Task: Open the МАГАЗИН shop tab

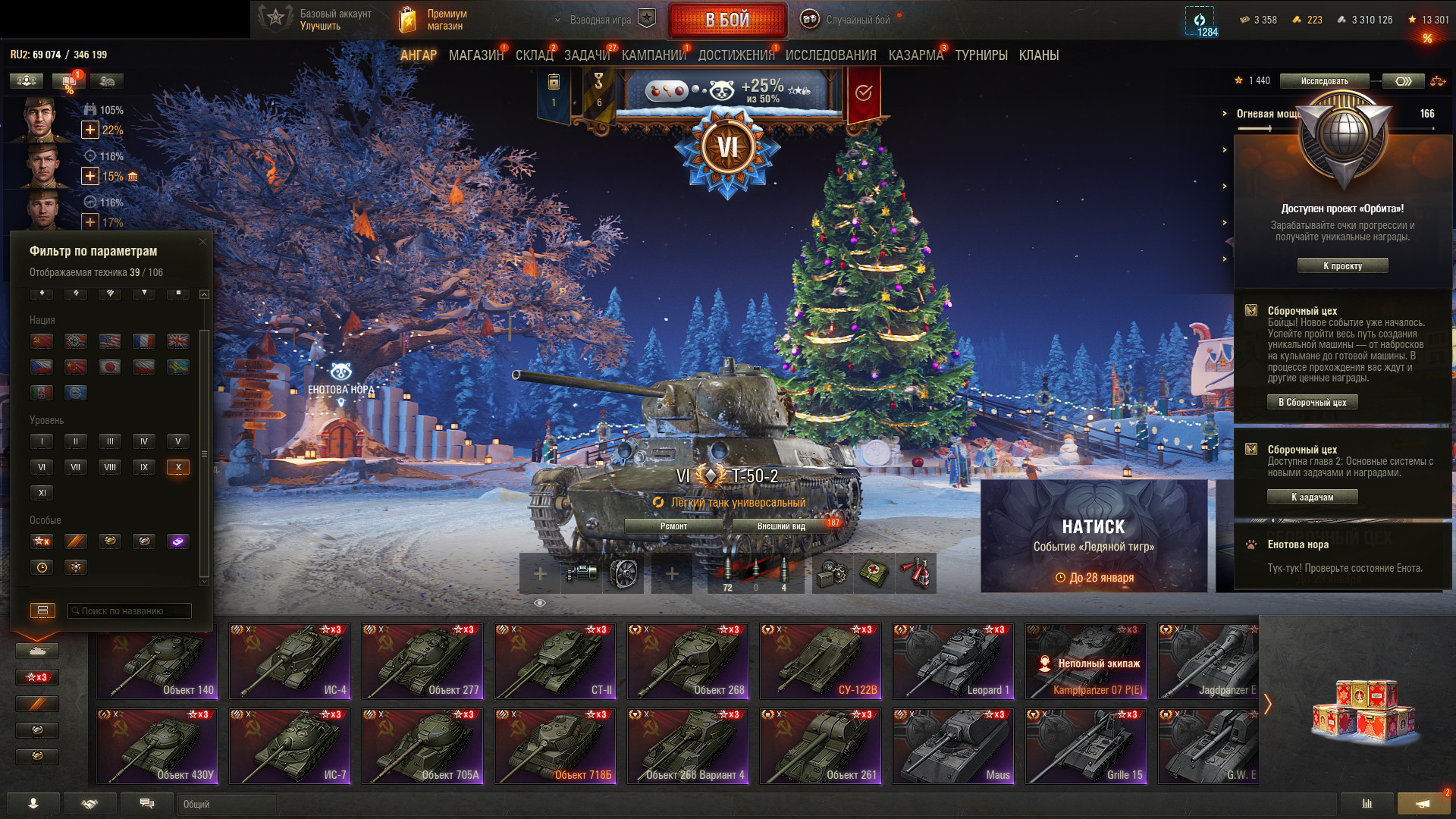Action: tap(475, 55)
